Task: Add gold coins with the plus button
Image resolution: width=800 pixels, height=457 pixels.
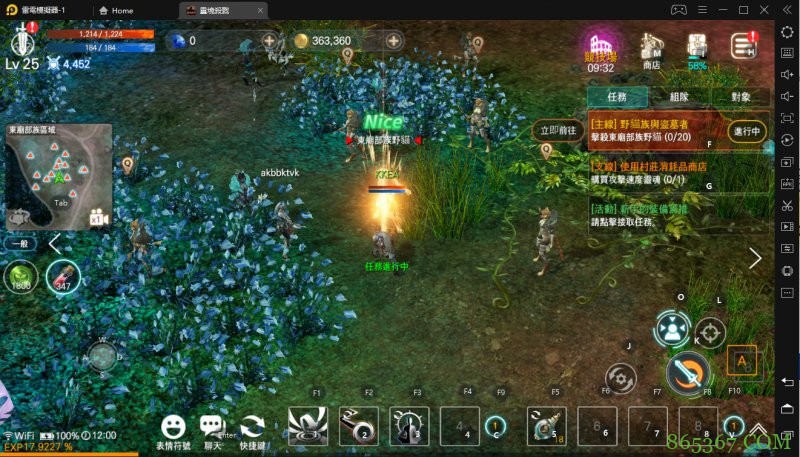Action: click(x=394, y=41)
